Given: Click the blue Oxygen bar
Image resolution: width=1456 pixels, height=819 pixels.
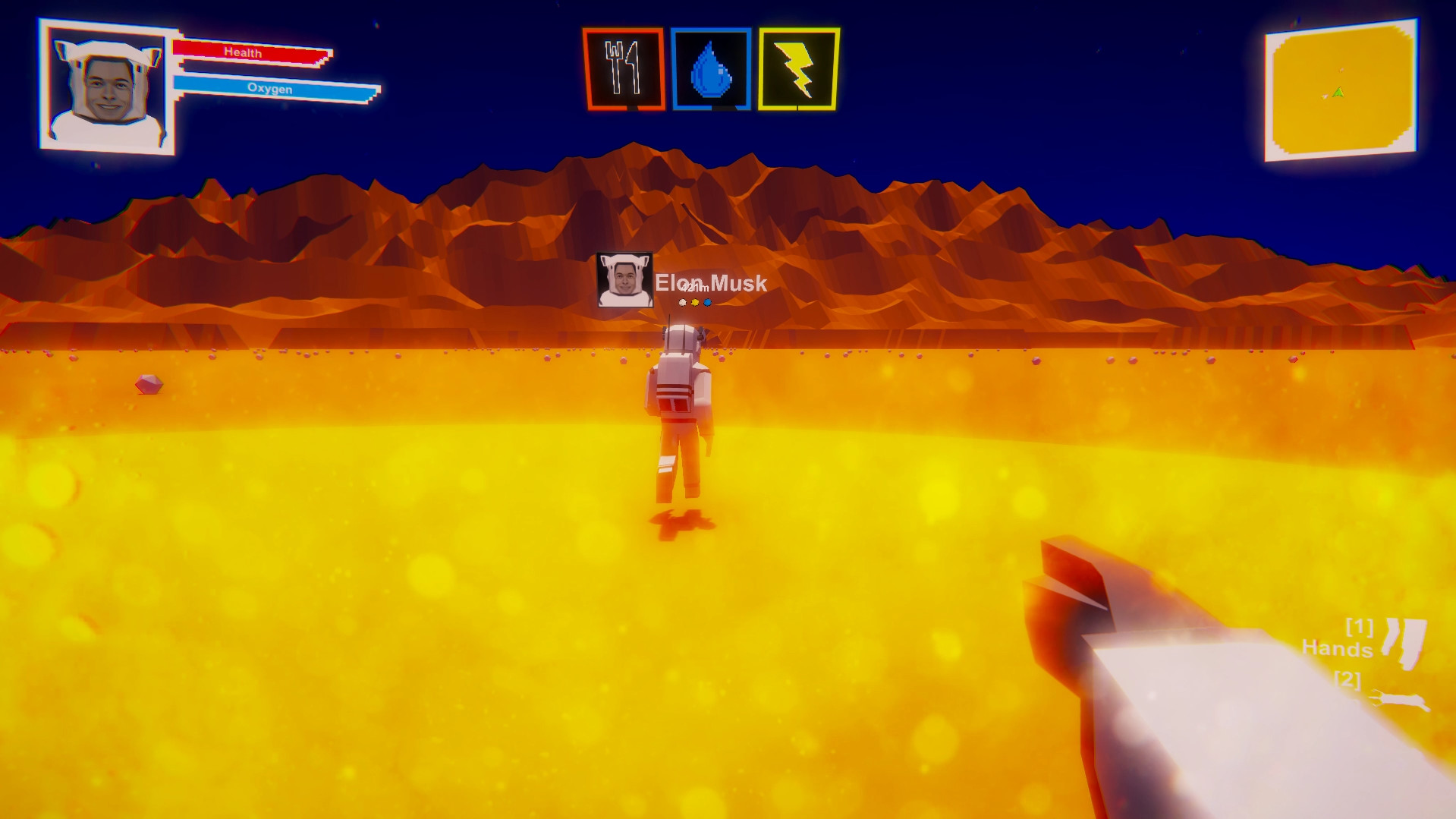Looking at the screenshot, I should point(269,87).
